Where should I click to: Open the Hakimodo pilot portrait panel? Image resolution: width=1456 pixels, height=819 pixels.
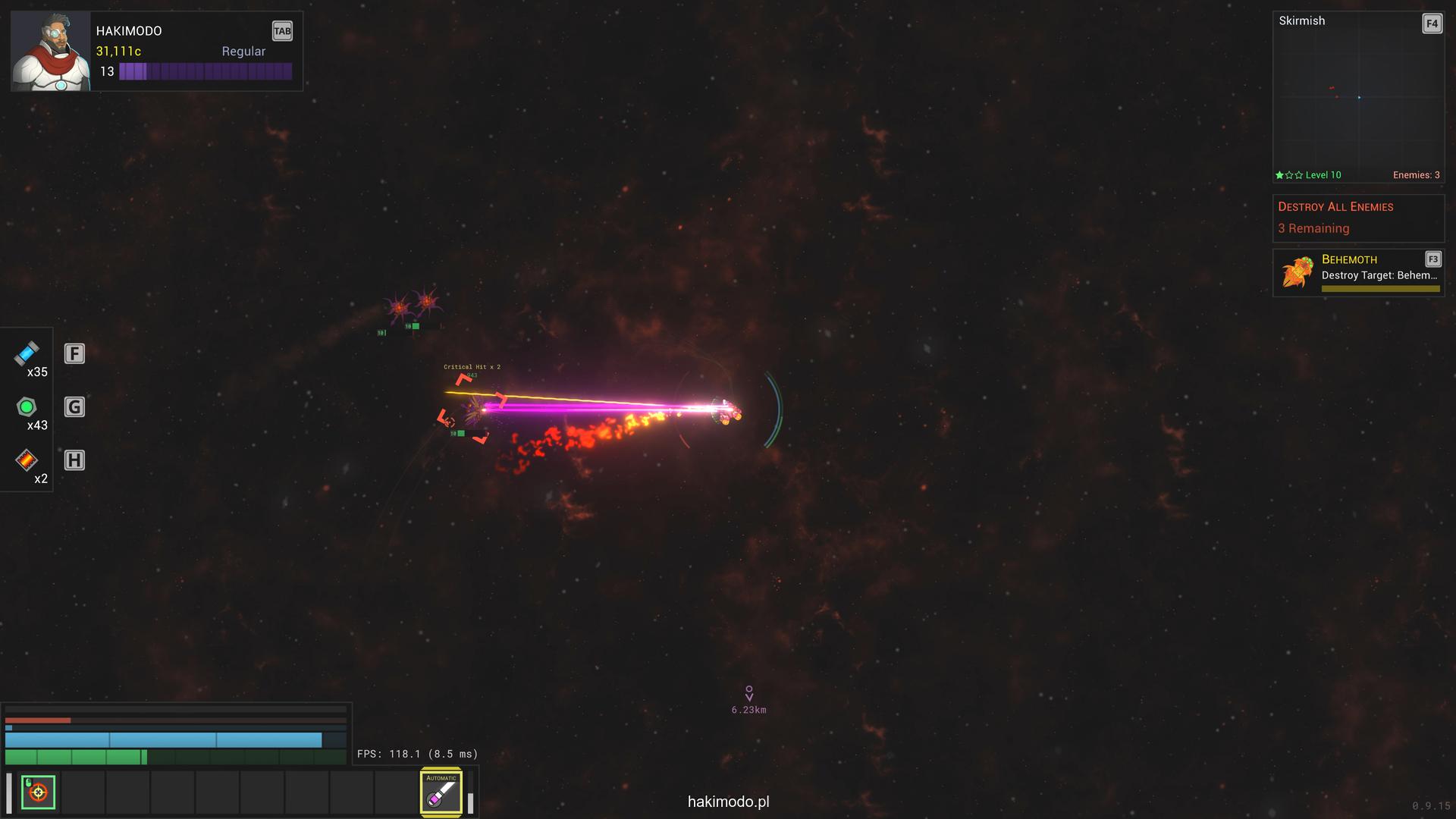(50, 52)
